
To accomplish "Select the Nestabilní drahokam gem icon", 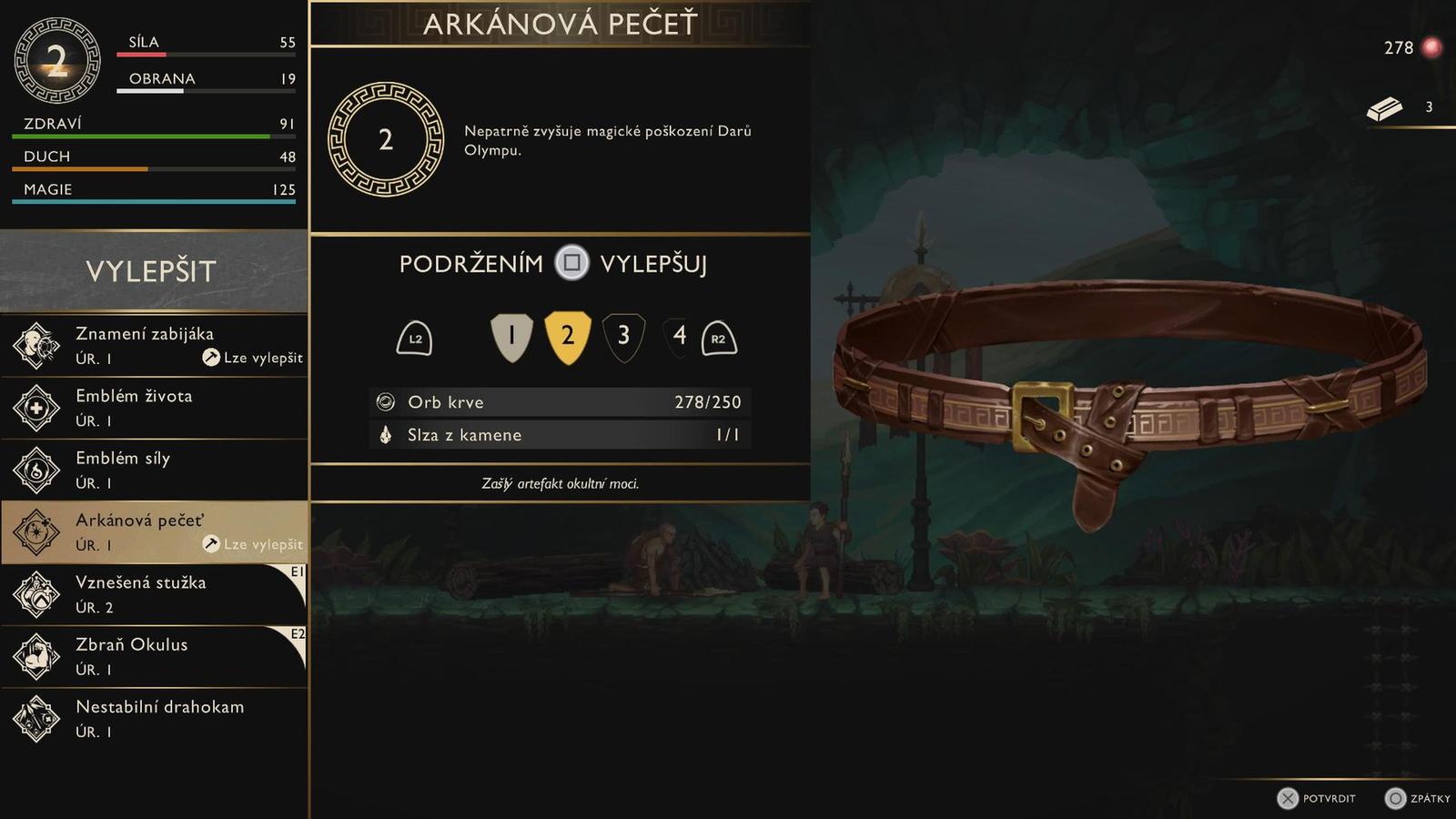I will click(x=35, y=718).
